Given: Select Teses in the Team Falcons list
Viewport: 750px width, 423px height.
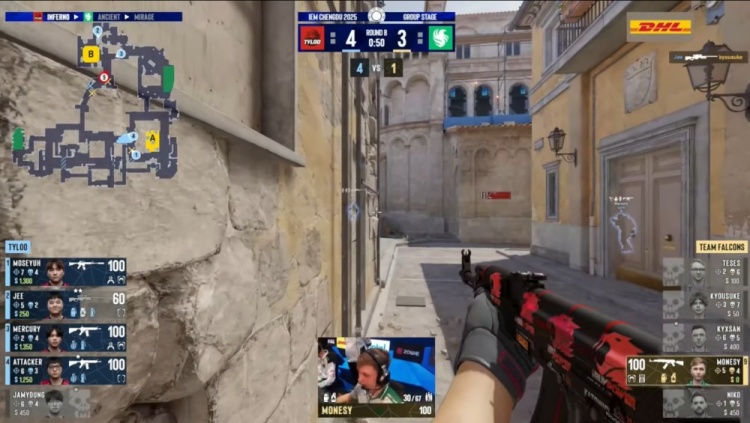Looking at the screenshot, I should point(705,270).
